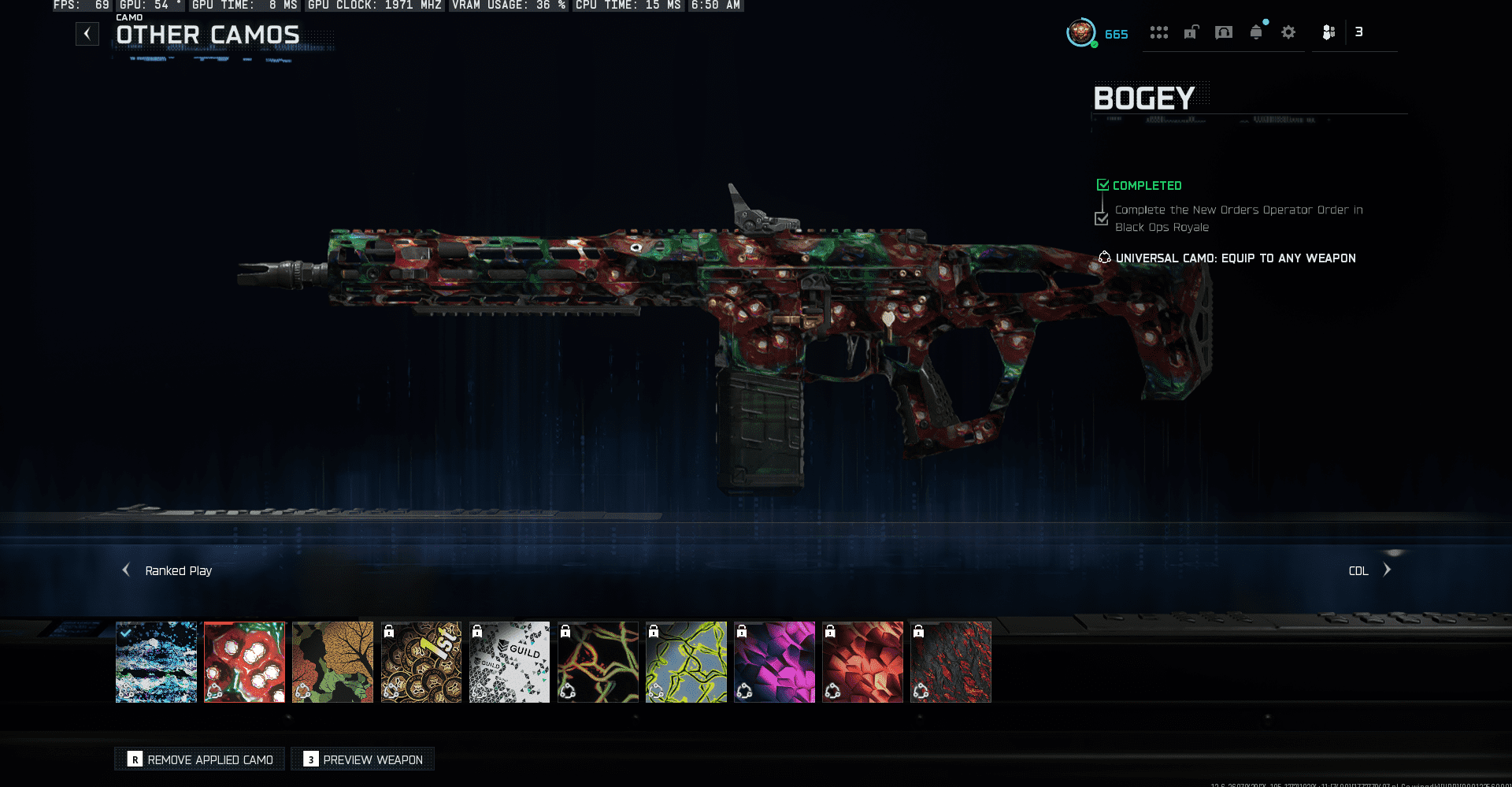Choose the locked yellow-green veins camo
This screenshot has height=787, width=1512.
click(x=686, y=662)
